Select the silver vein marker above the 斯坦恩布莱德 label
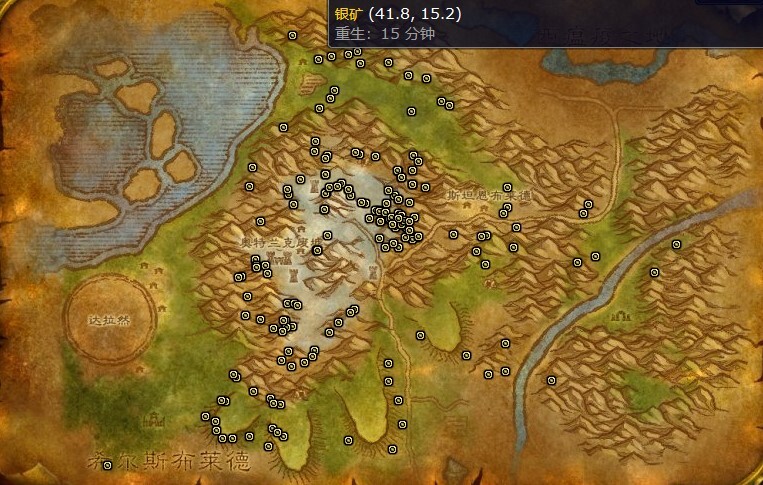Screen dimensions: 763x485 (x=507, y=187)
